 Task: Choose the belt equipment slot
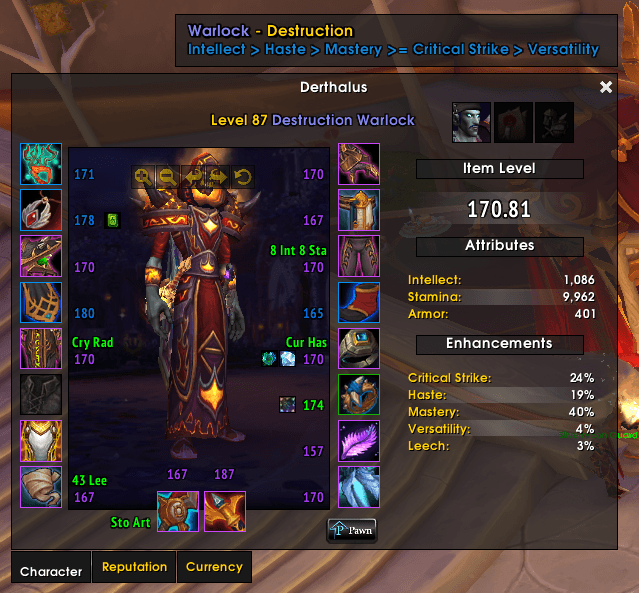click(x=358, y=210)
